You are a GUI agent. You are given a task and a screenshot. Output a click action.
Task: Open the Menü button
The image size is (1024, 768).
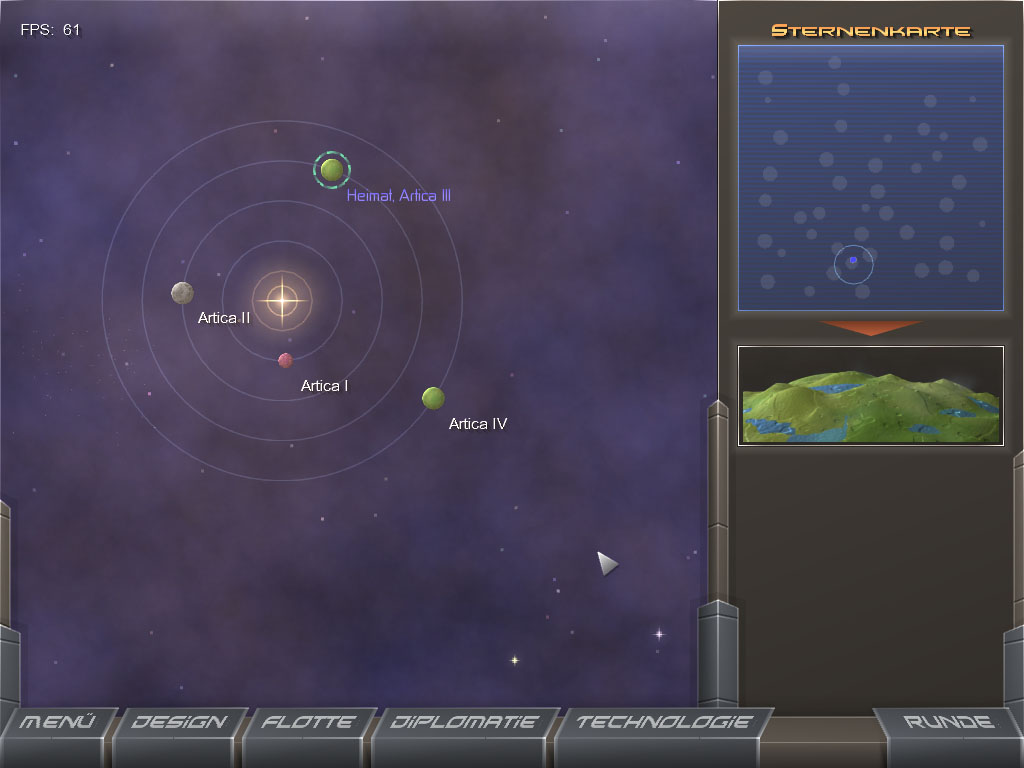click(x=57, y=723)
